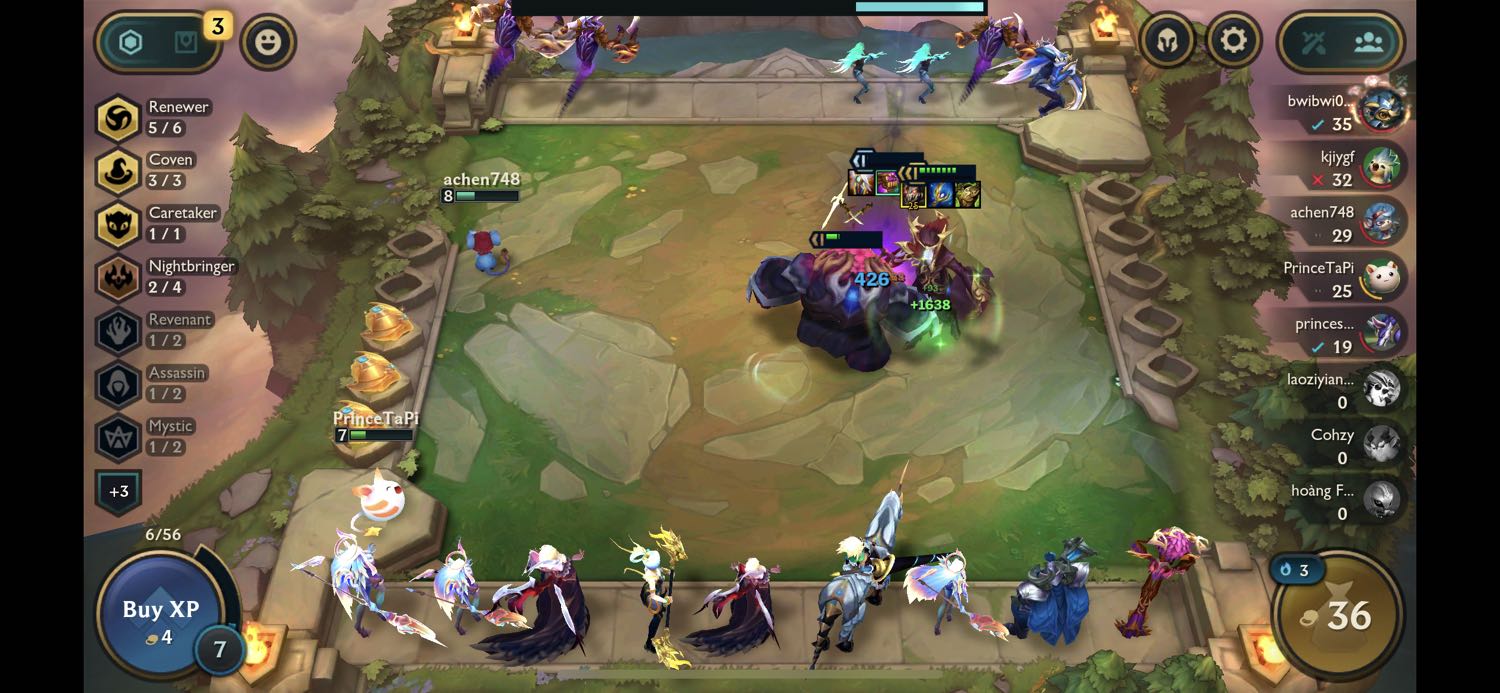Open the emote smiley button

268,42
